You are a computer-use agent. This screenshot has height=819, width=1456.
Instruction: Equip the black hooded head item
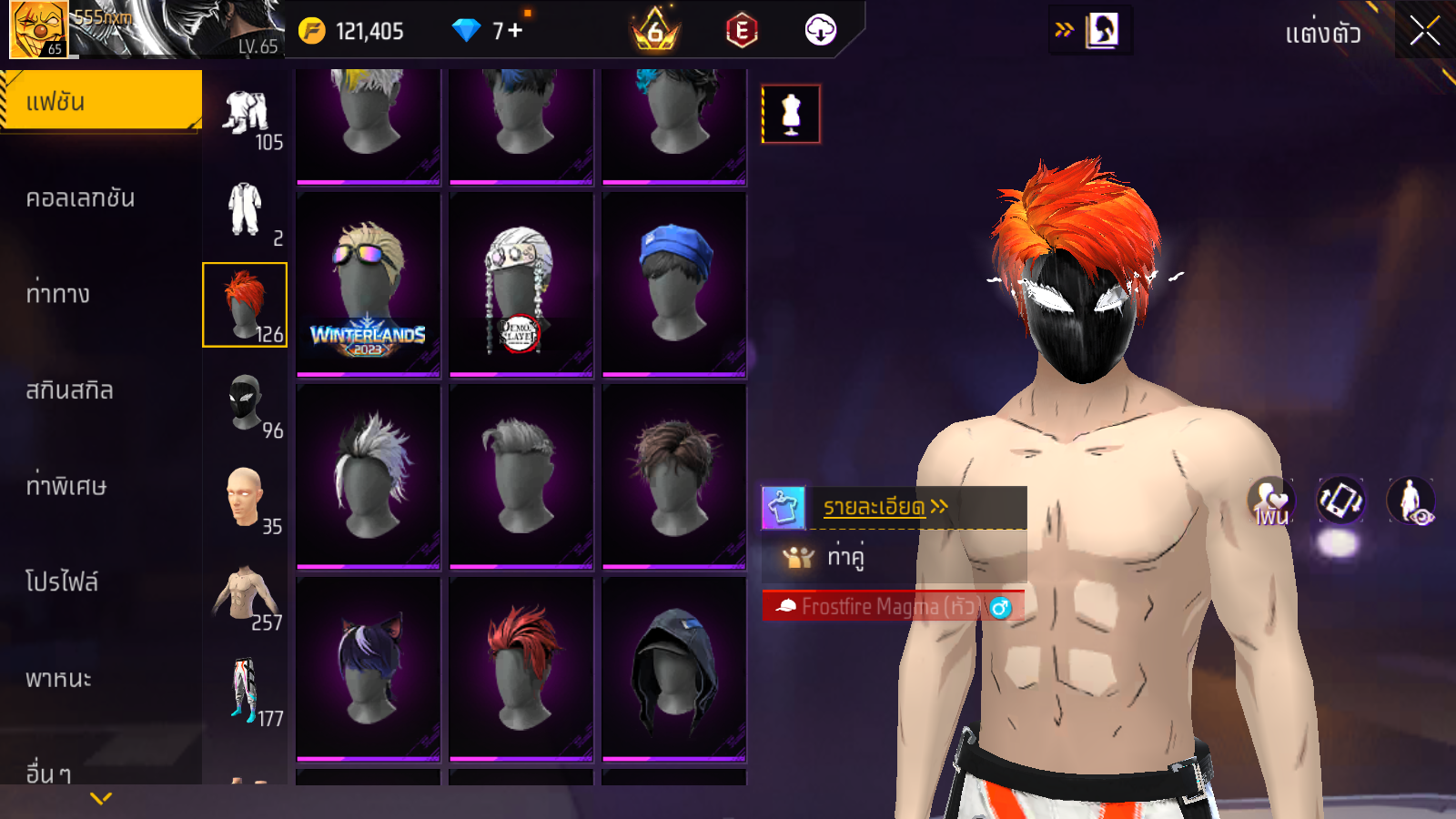point(673,668)
